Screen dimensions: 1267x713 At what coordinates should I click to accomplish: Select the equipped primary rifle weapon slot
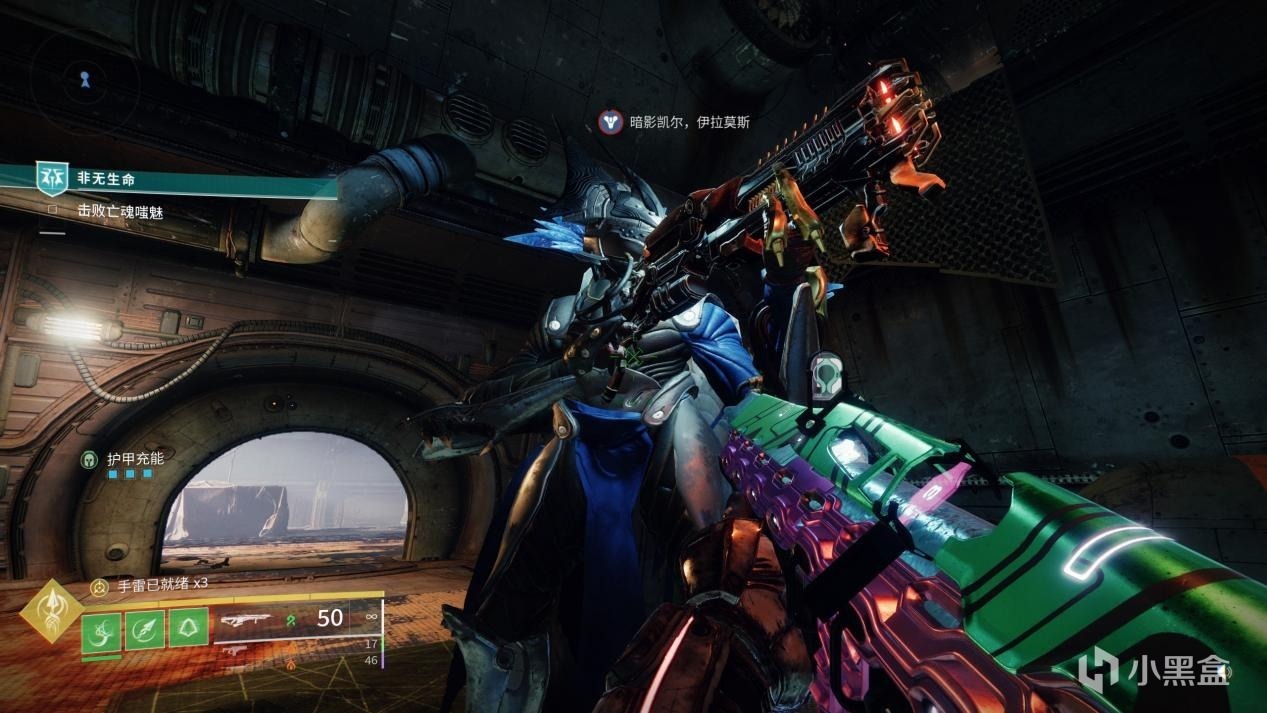click(248, 620)
